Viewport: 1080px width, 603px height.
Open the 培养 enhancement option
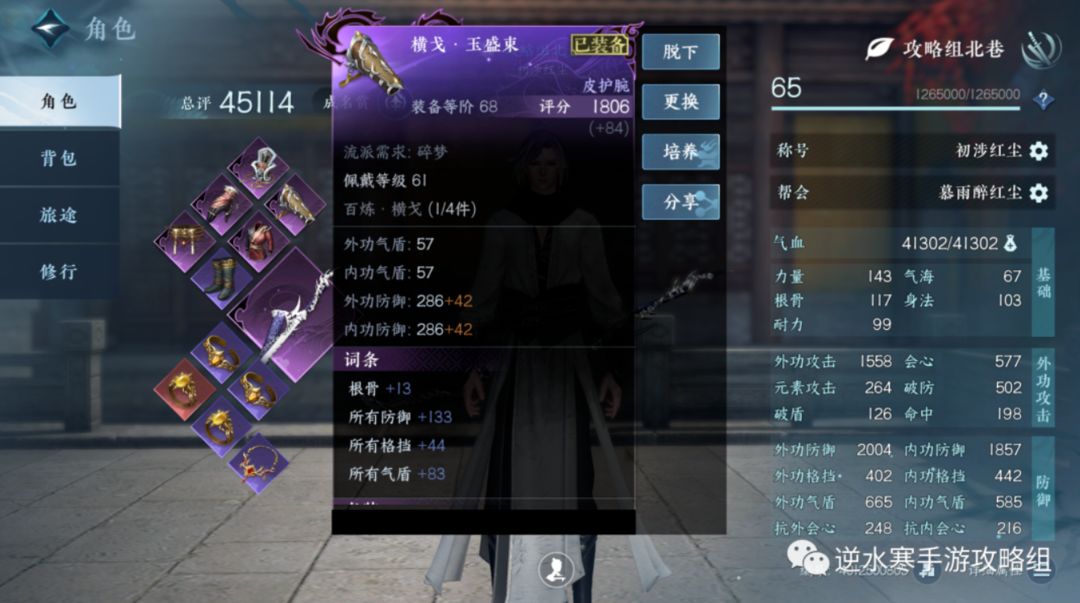pos(680,151)
